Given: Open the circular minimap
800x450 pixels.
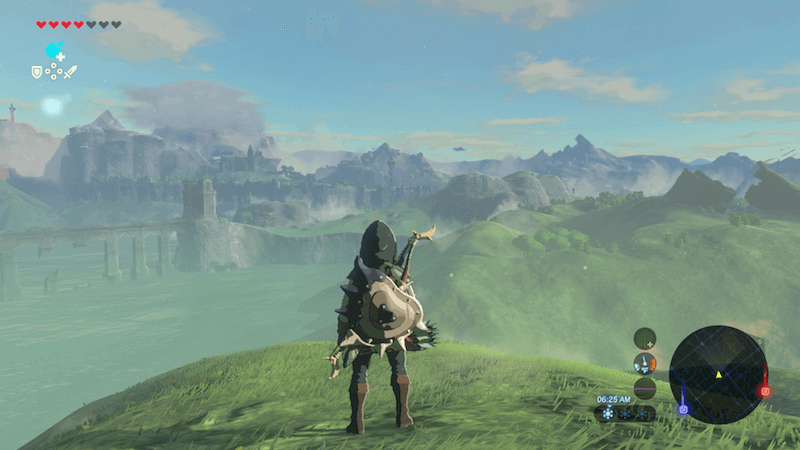Looking at the screenshot, I should (718, 374).
